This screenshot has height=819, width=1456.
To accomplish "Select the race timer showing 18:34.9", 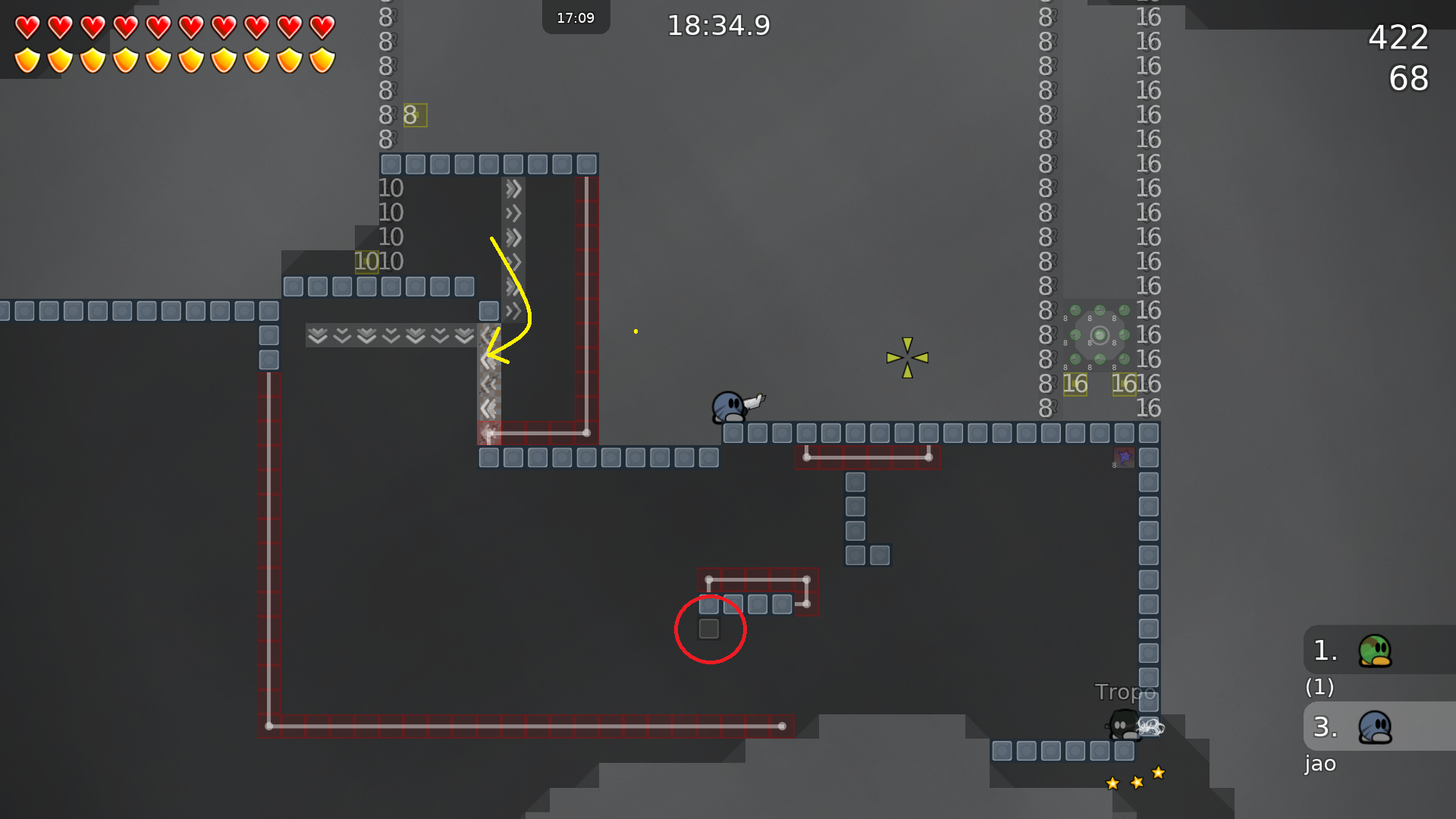I will click(x=718, y=25).
